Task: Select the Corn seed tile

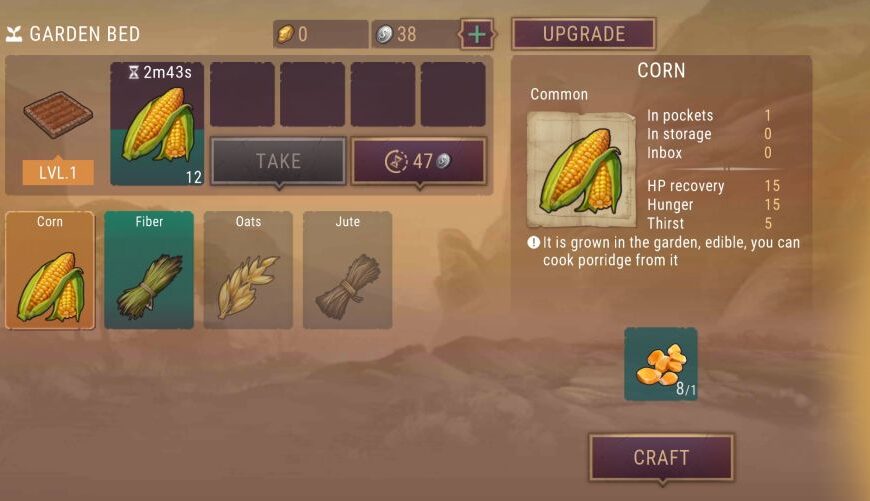Action: click(50, 270)
